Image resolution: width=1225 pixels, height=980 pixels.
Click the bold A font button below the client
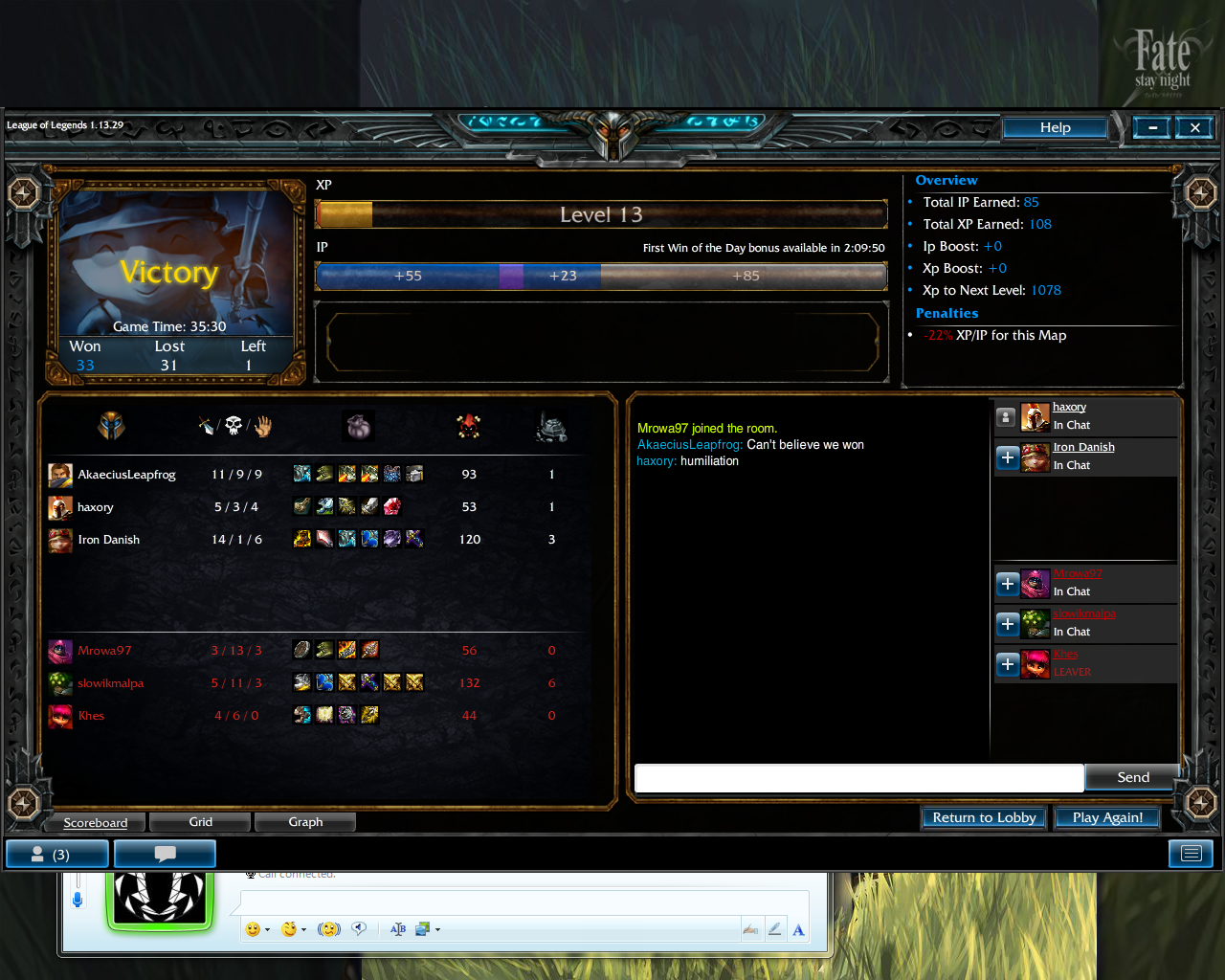798,929
